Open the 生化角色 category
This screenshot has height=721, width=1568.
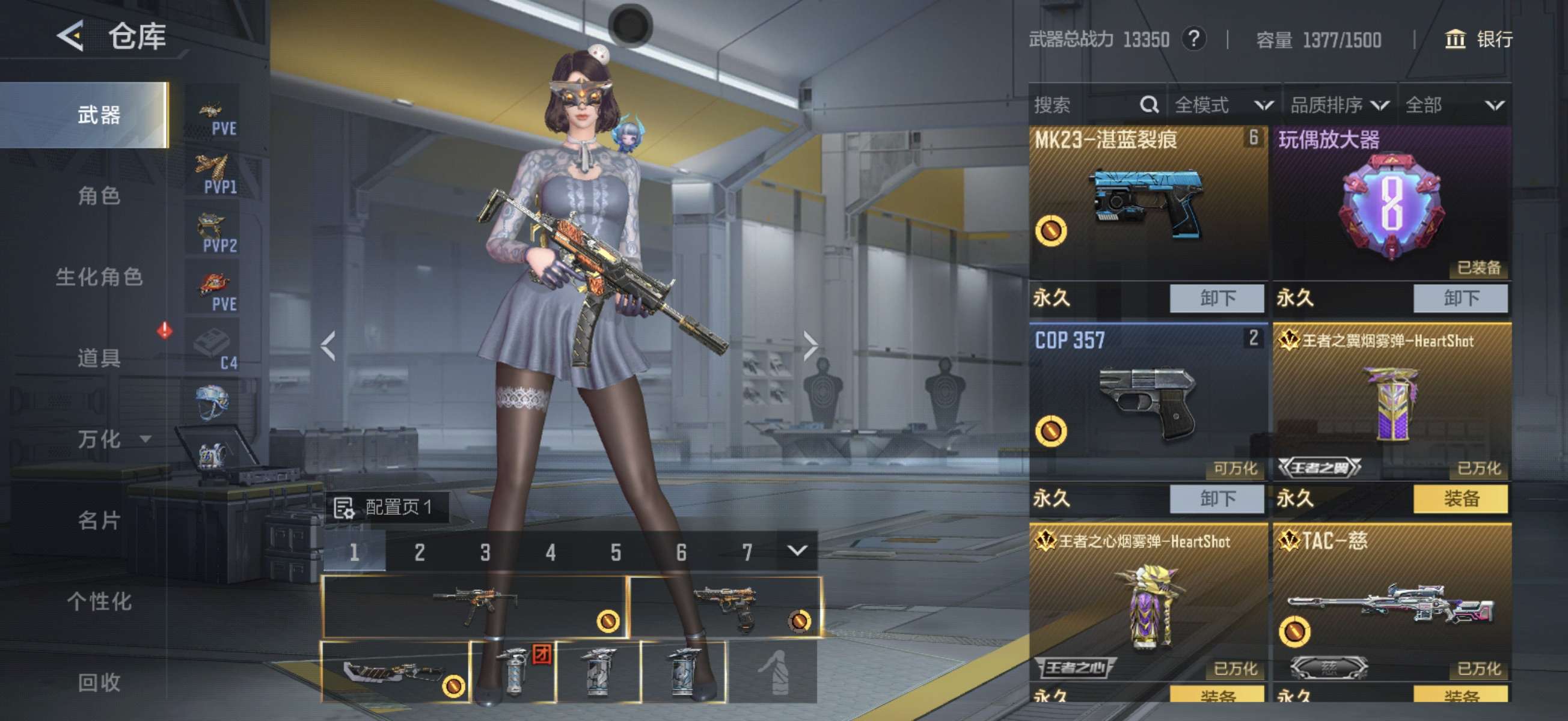(x=99, y=277)
